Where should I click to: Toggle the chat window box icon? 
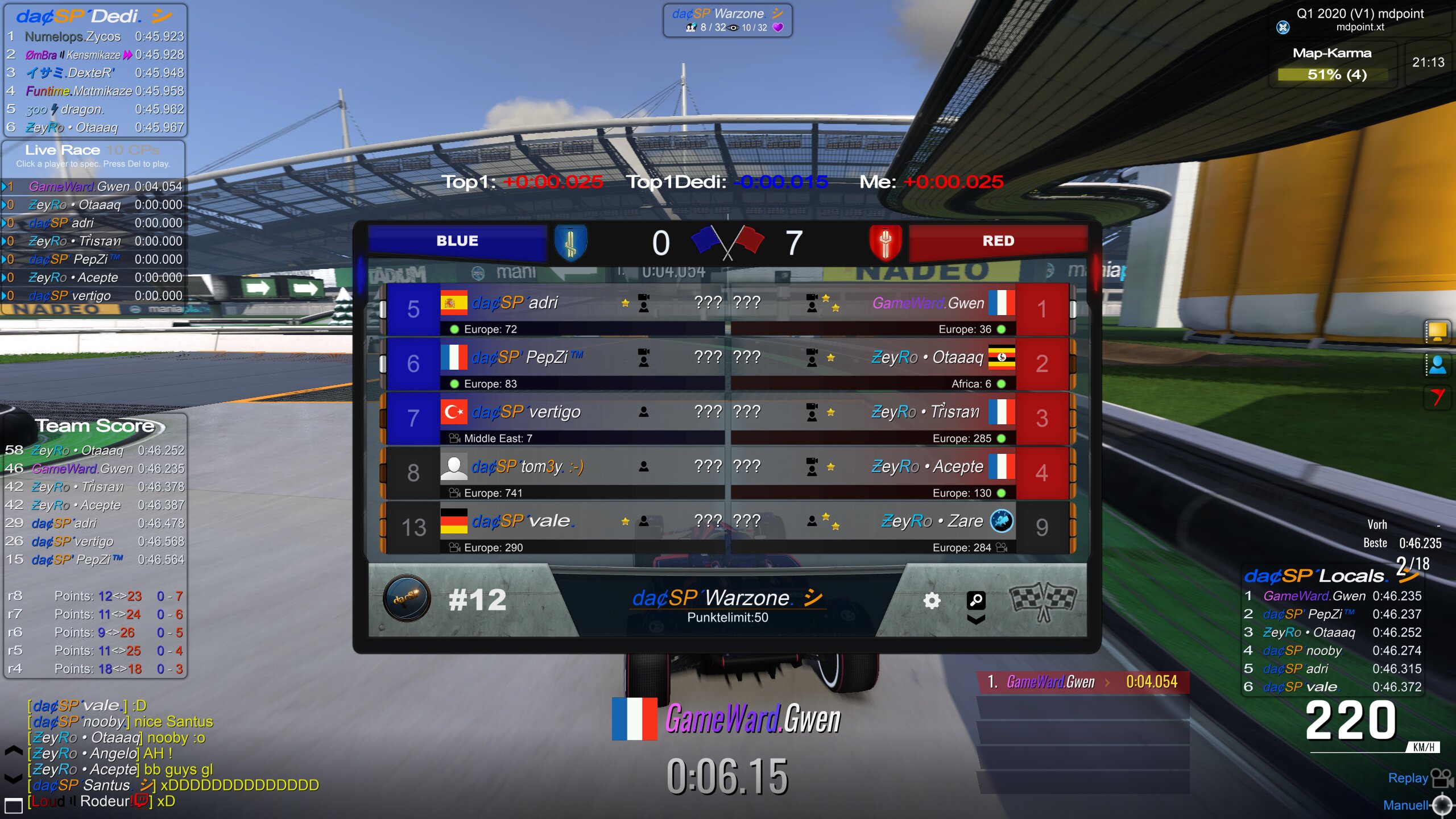coord(13,805)
